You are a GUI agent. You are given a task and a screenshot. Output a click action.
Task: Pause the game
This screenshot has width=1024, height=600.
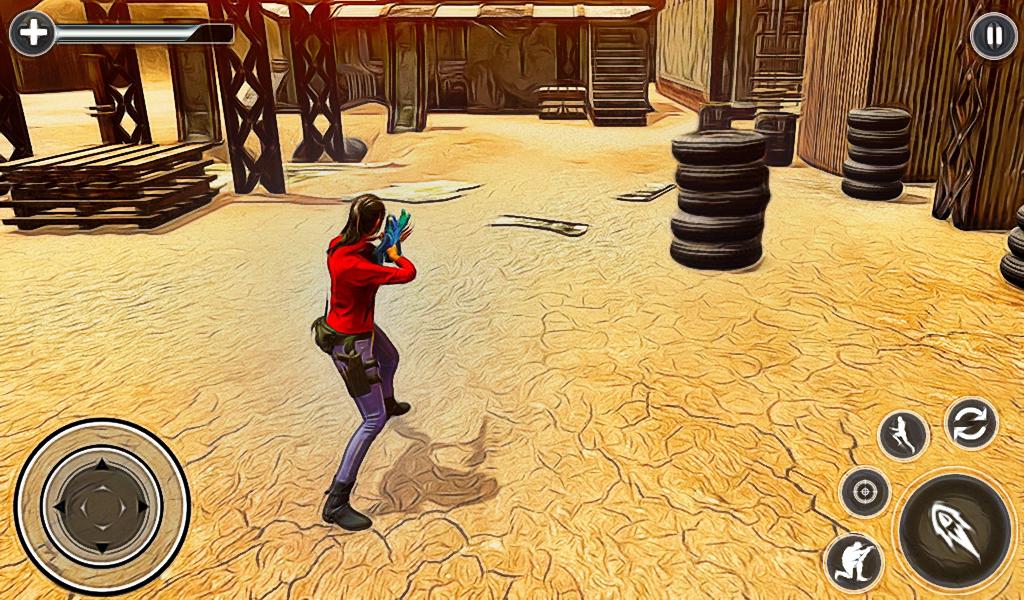(x=992, y=37)
